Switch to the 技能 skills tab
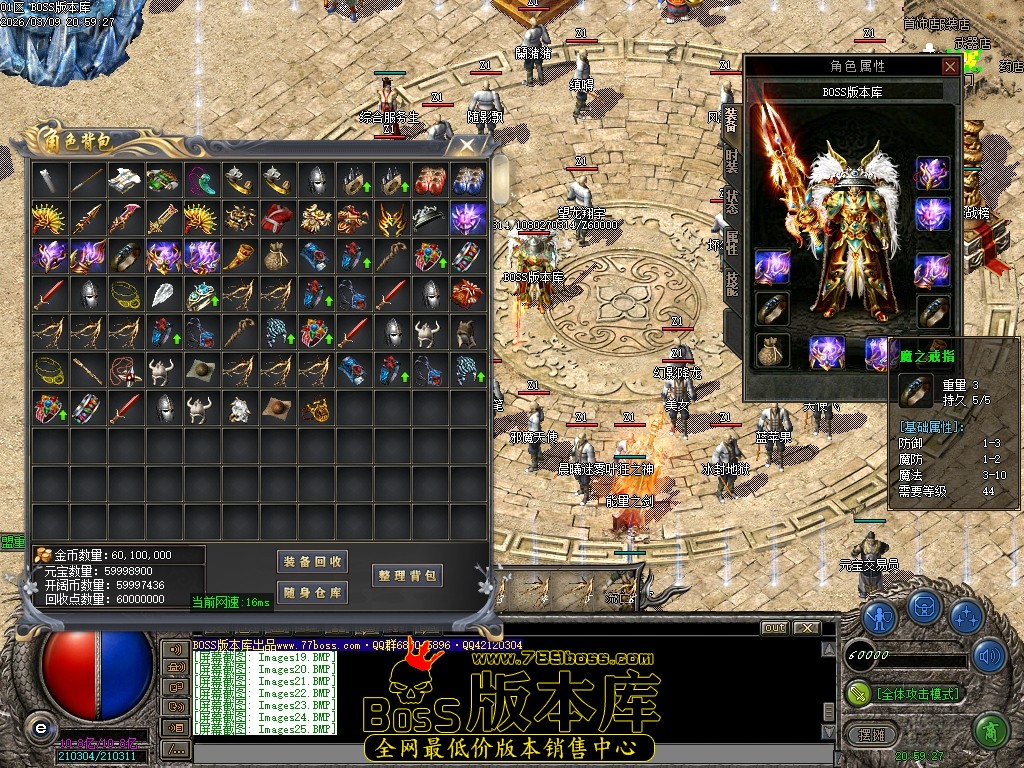This screenshot has width=1024, height=768. pos(731,283)
